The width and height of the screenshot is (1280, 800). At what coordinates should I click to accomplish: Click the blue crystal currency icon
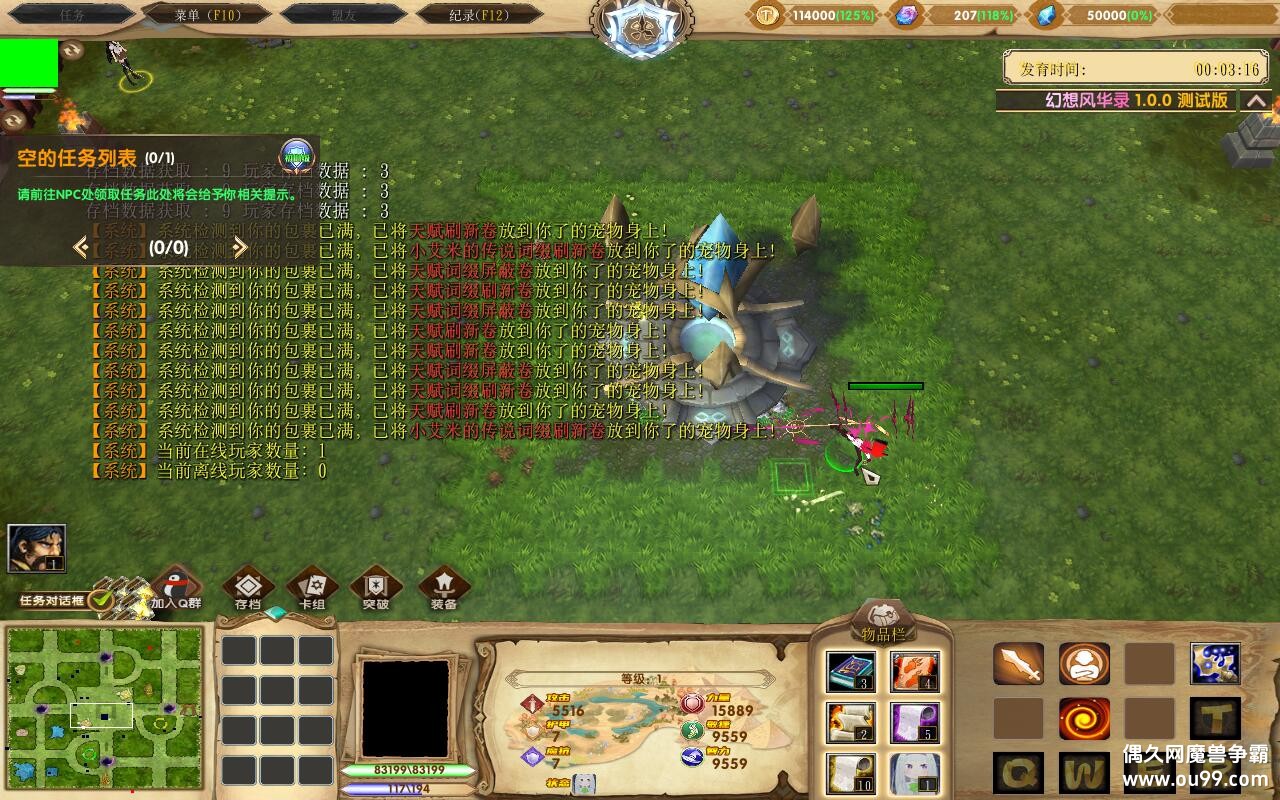(x=1046, y=14)
